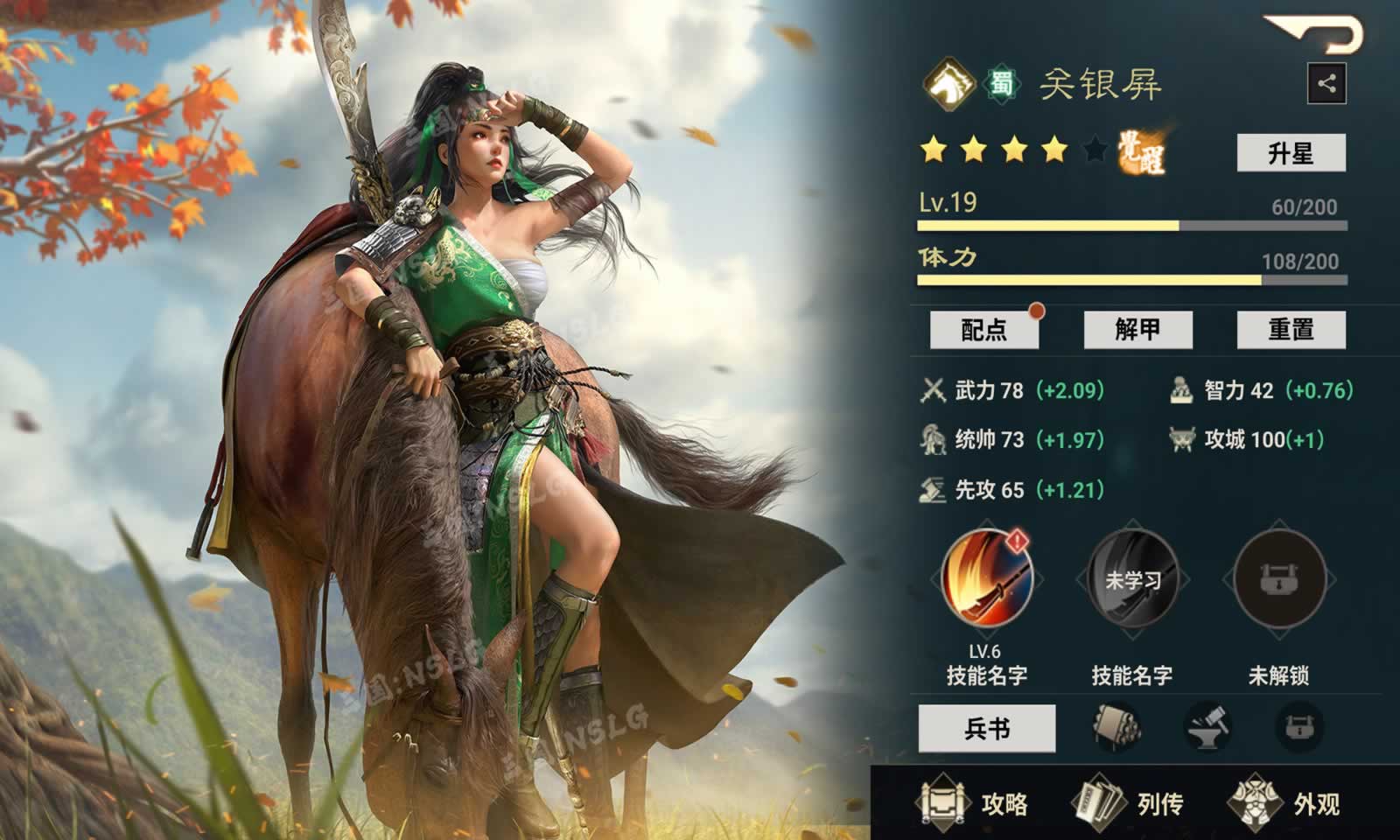This screenshot has height=840, width=1400.
Task: Open the 兵书 war manual panel
Action: (x=988, y=728)
